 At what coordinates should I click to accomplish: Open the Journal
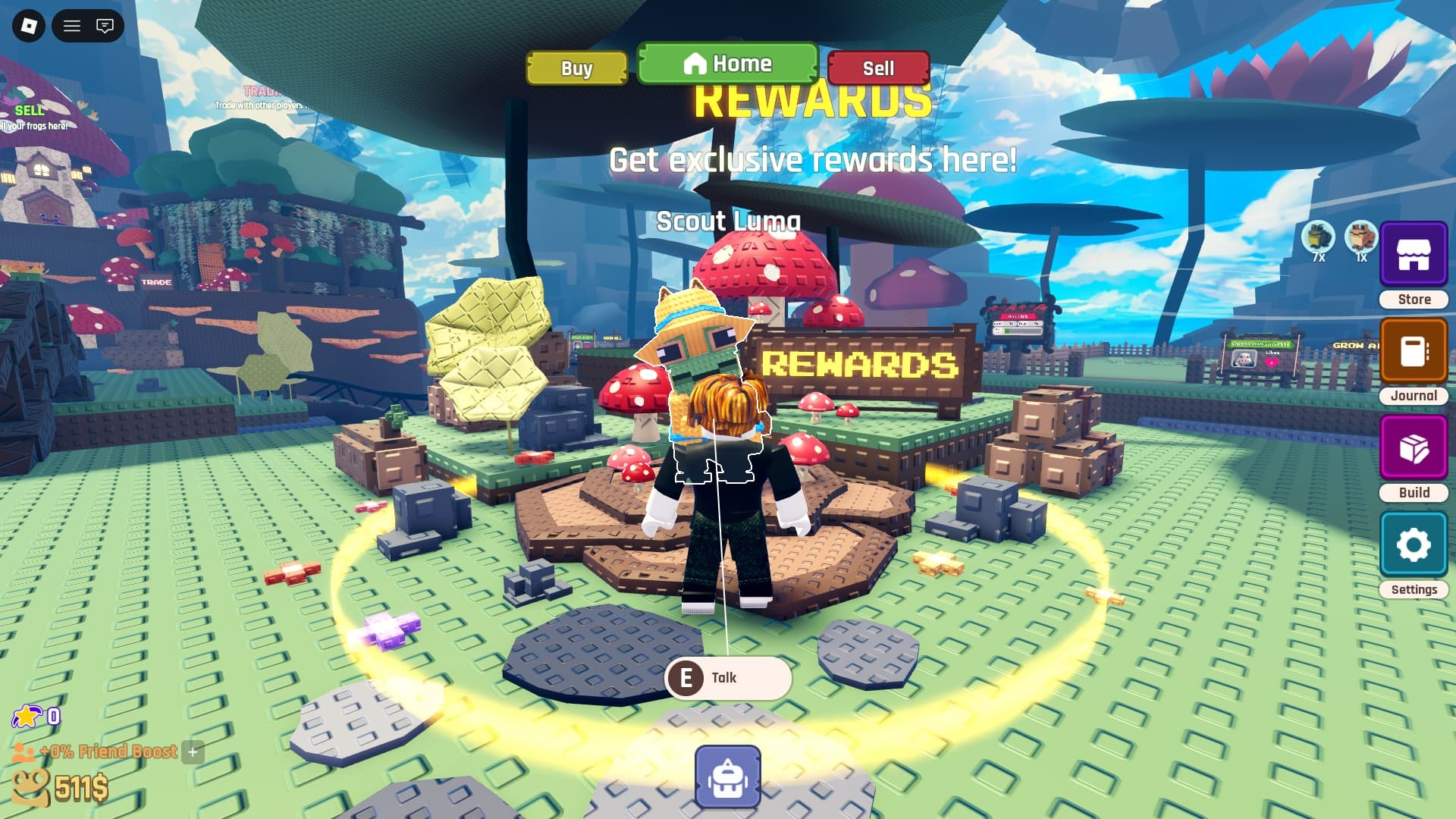[1413, 350]
